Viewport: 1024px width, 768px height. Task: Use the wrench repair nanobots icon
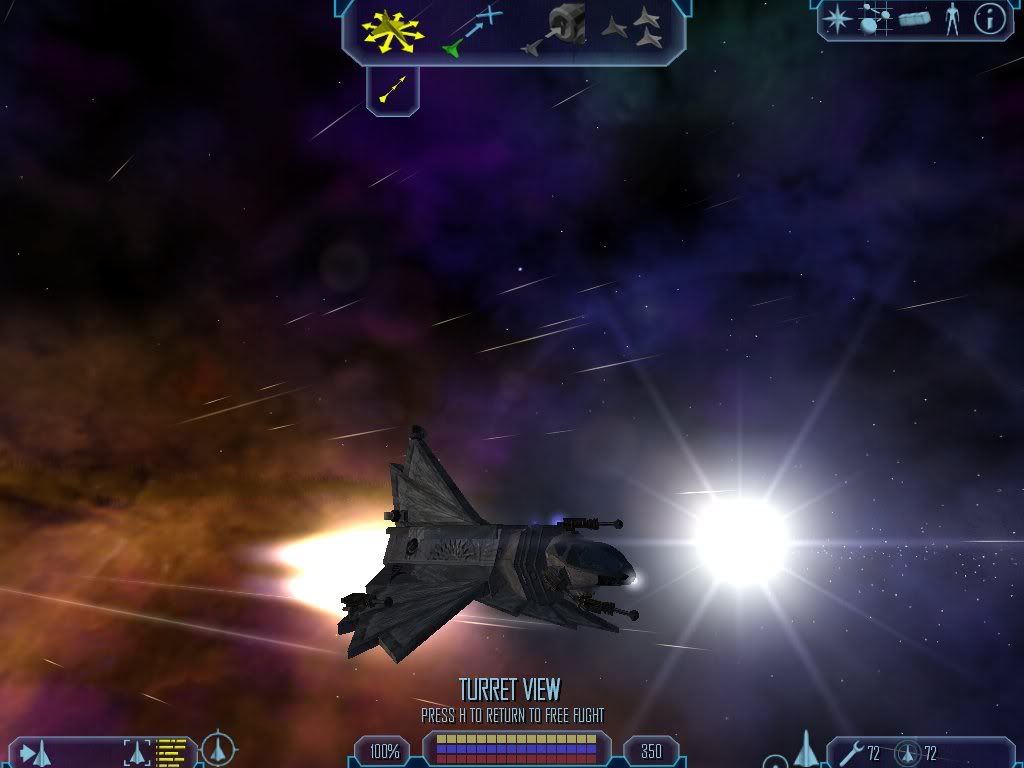coord(851,752)
